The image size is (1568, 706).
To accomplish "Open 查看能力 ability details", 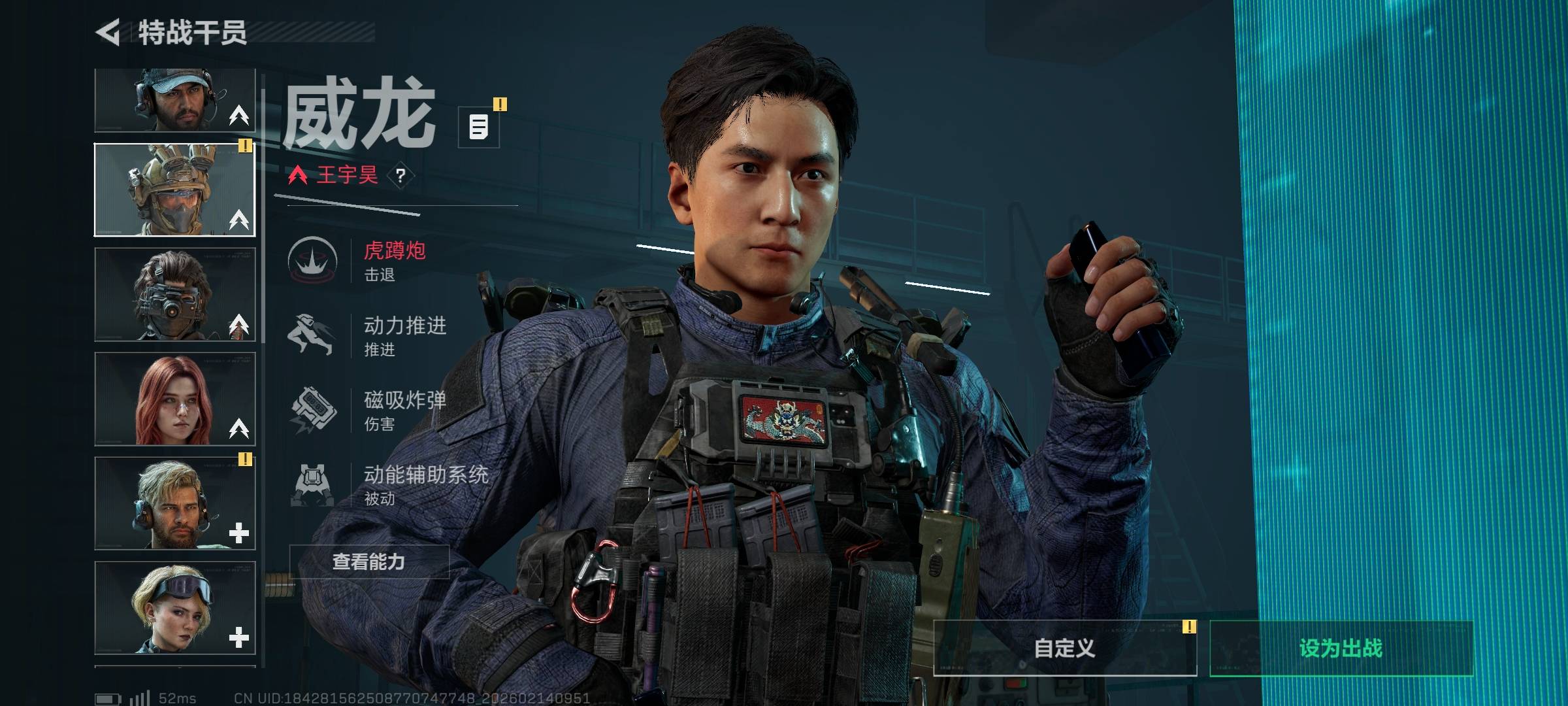I will click(369, 562).
